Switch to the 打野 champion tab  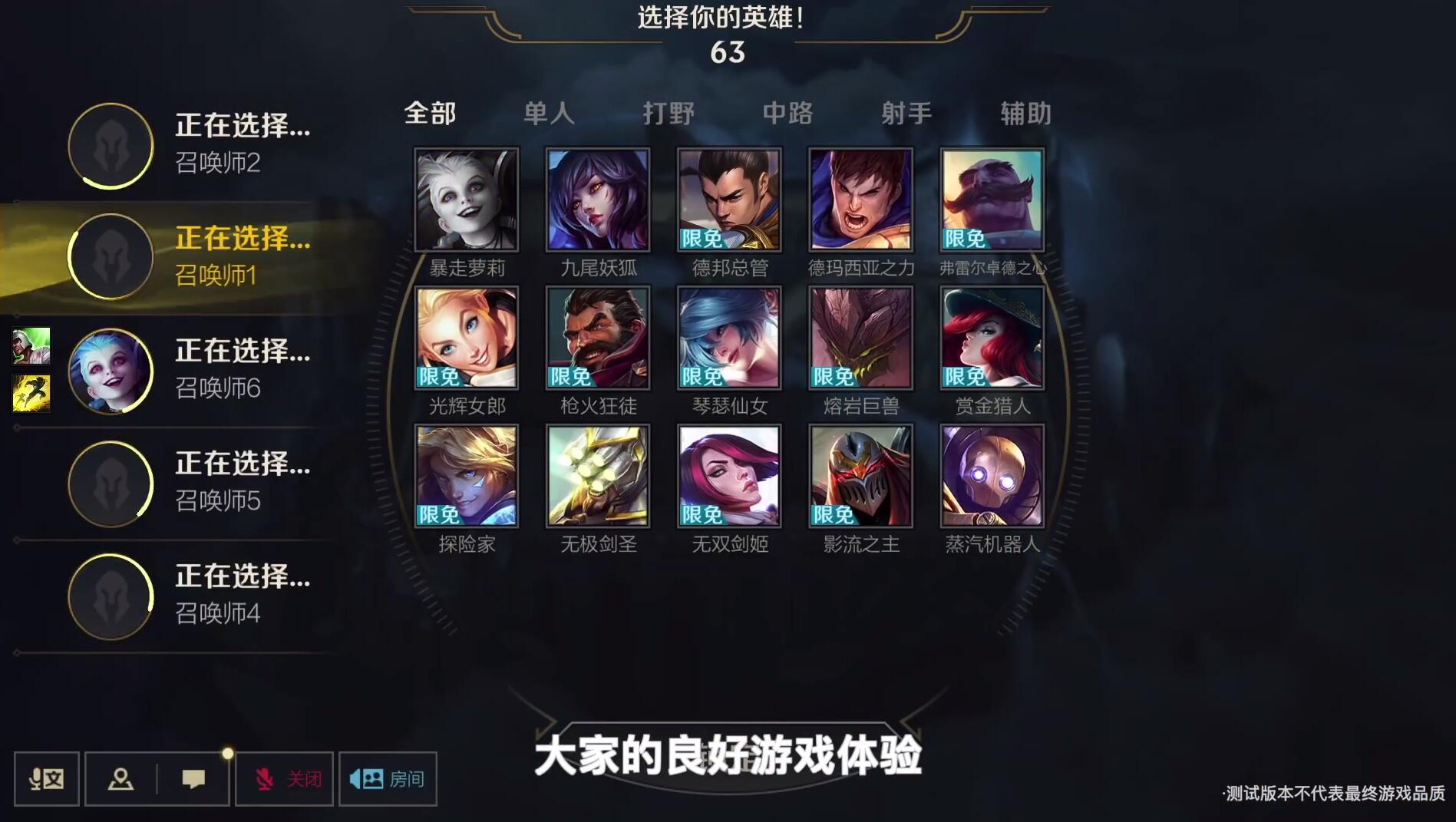point(669,113)
